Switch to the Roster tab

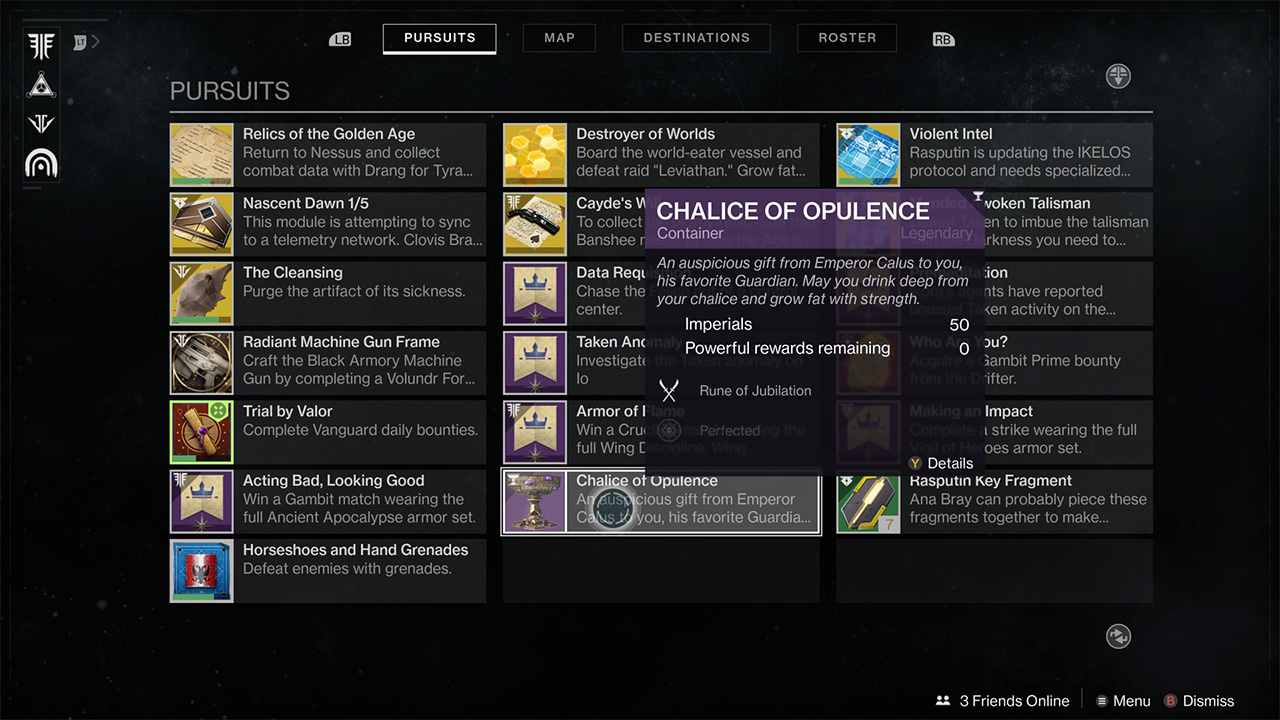point(846,37)
